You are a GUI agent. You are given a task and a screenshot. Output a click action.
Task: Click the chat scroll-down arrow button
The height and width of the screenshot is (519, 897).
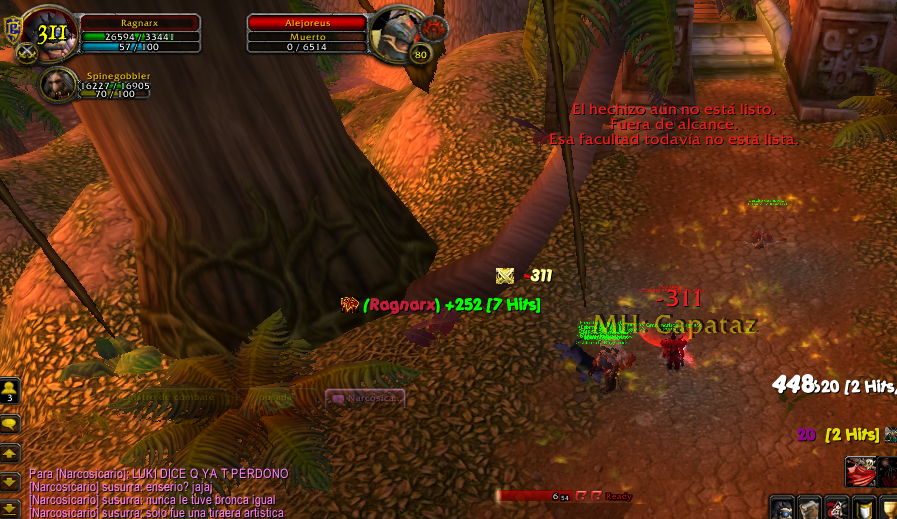10,482
